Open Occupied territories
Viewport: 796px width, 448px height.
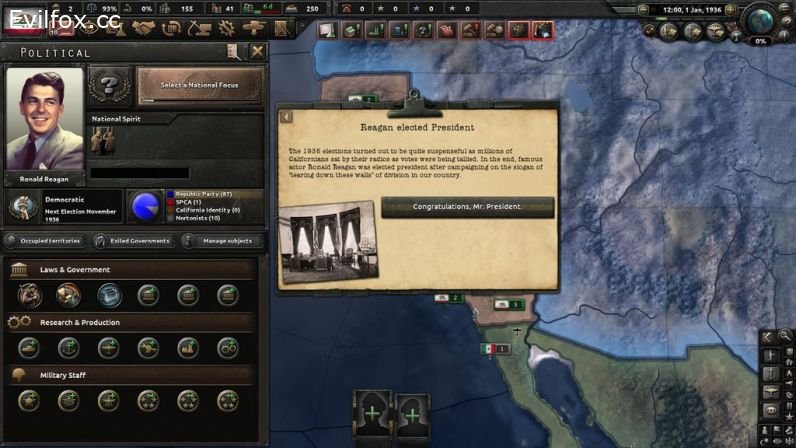click(44, 241)
